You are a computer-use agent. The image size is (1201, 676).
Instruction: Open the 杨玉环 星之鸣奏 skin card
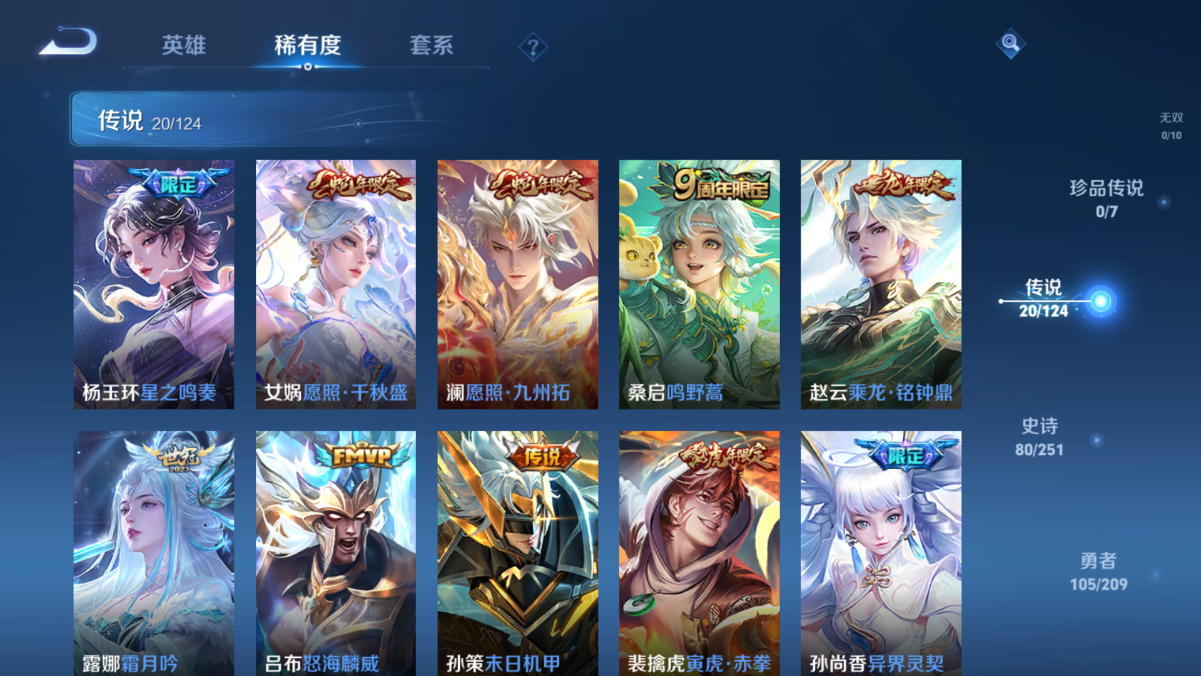click(154, 284)
